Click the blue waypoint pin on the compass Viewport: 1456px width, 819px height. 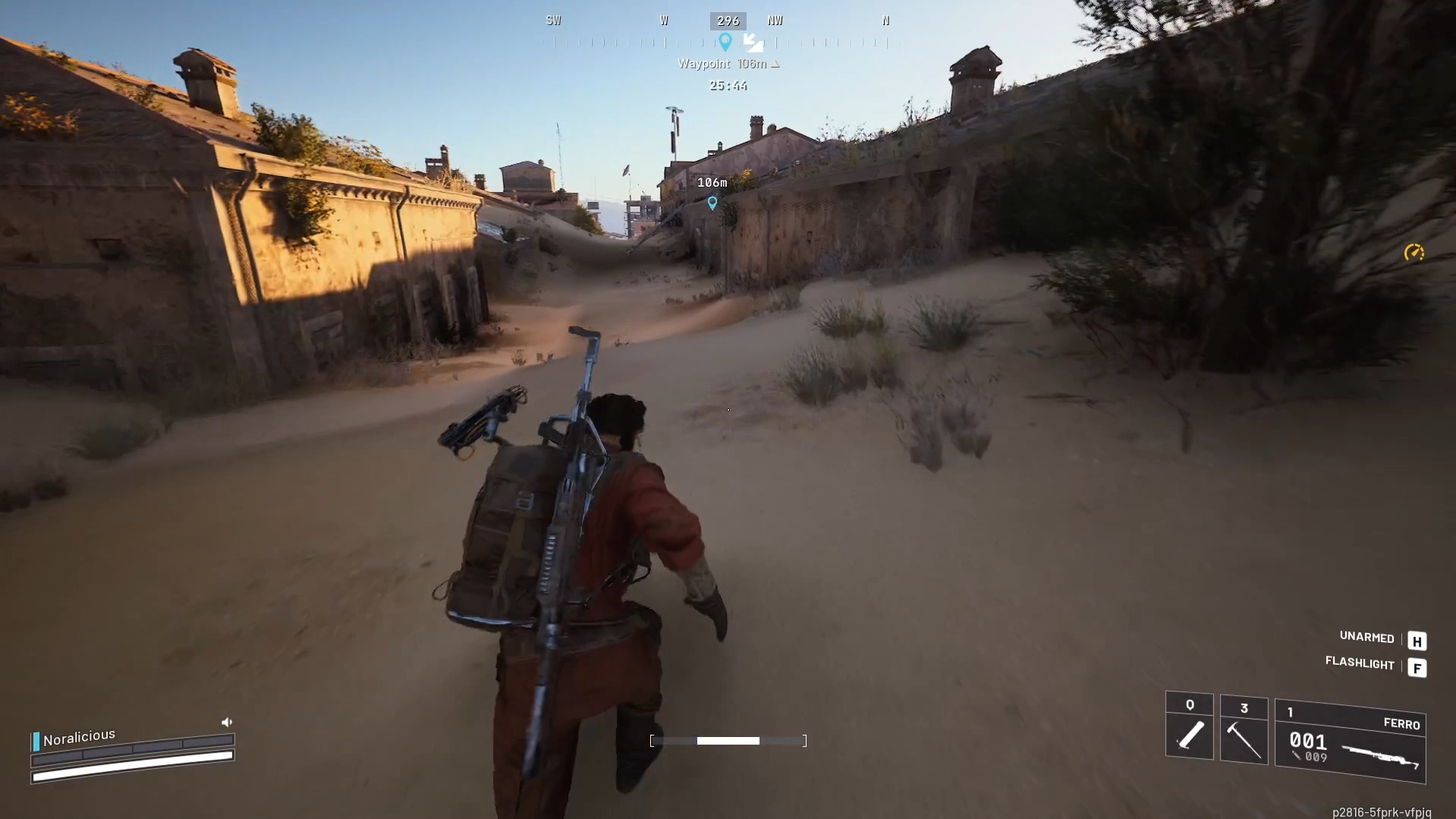tap(725, 43)
